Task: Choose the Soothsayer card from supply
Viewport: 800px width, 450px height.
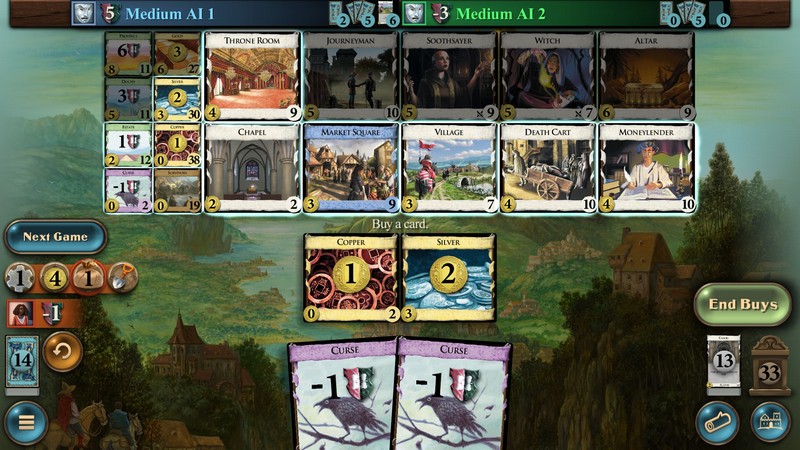Action: click(x=449, y=76)
